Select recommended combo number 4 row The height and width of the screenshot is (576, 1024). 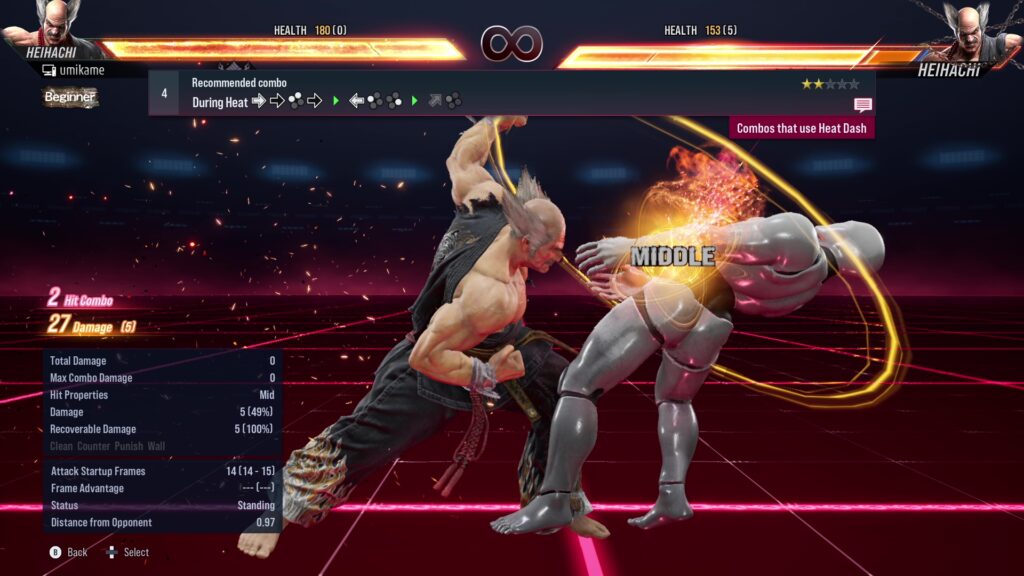coord(510,92)
